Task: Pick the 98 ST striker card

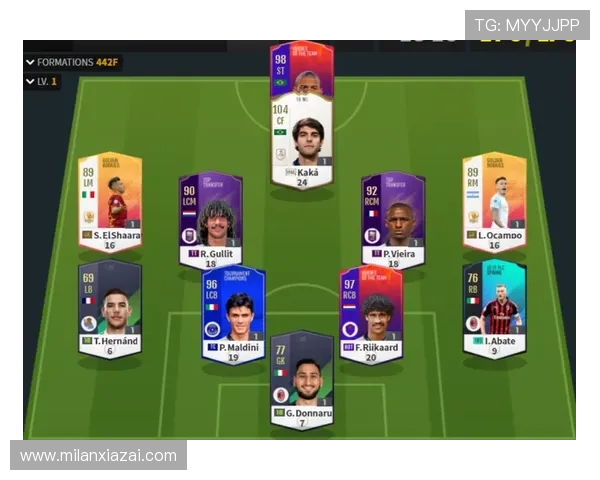Action: [303, 67]
